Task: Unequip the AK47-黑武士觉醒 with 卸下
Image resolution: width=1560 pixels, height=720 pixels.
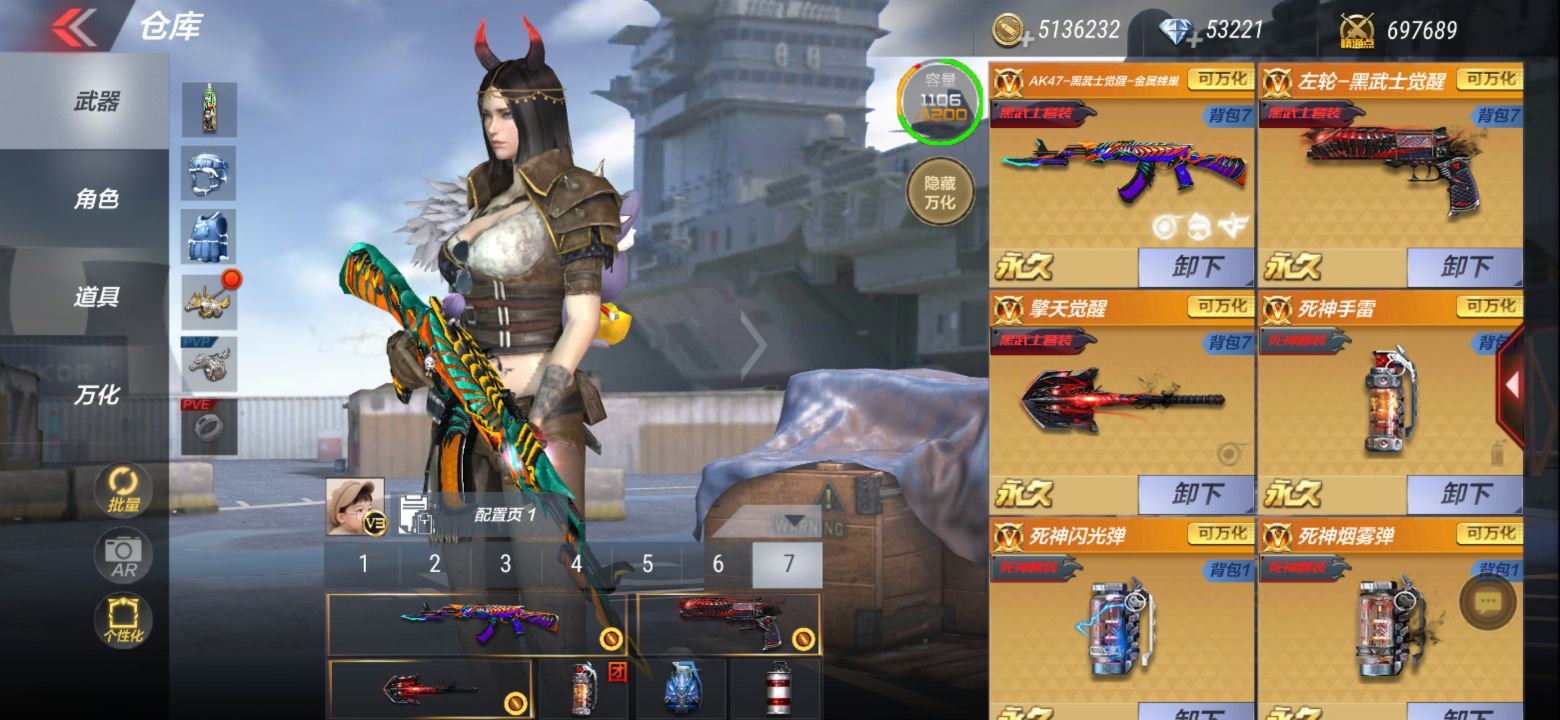Action: point(1196,267)
